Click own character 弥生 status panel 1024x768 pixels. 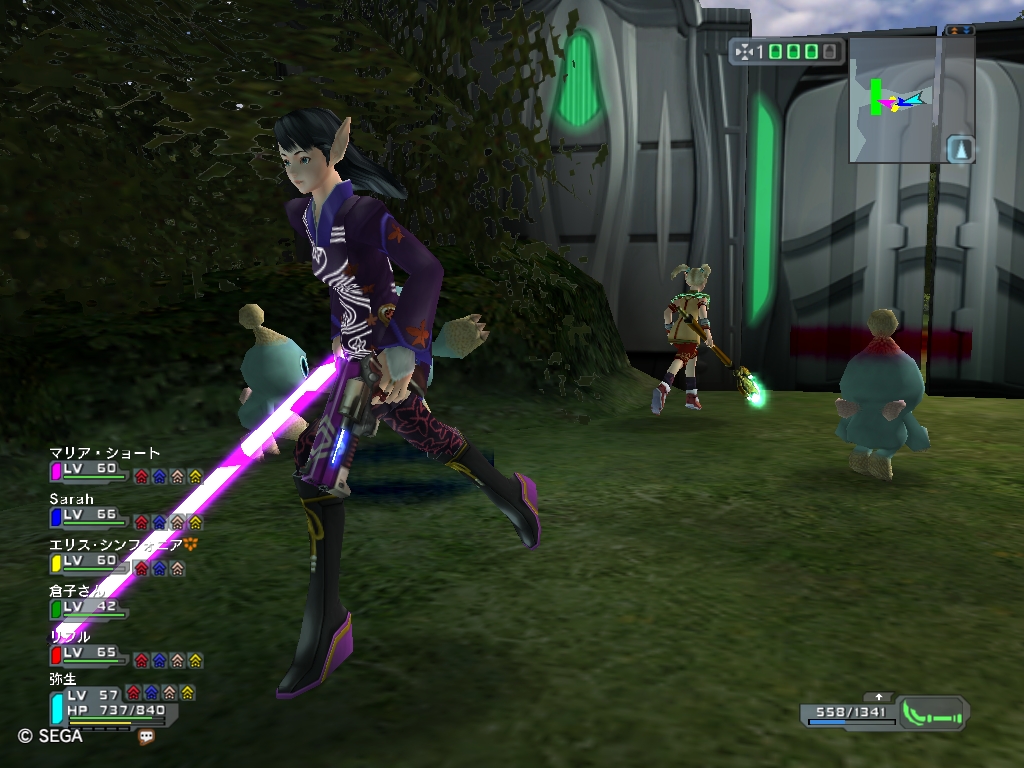point(110,708)
